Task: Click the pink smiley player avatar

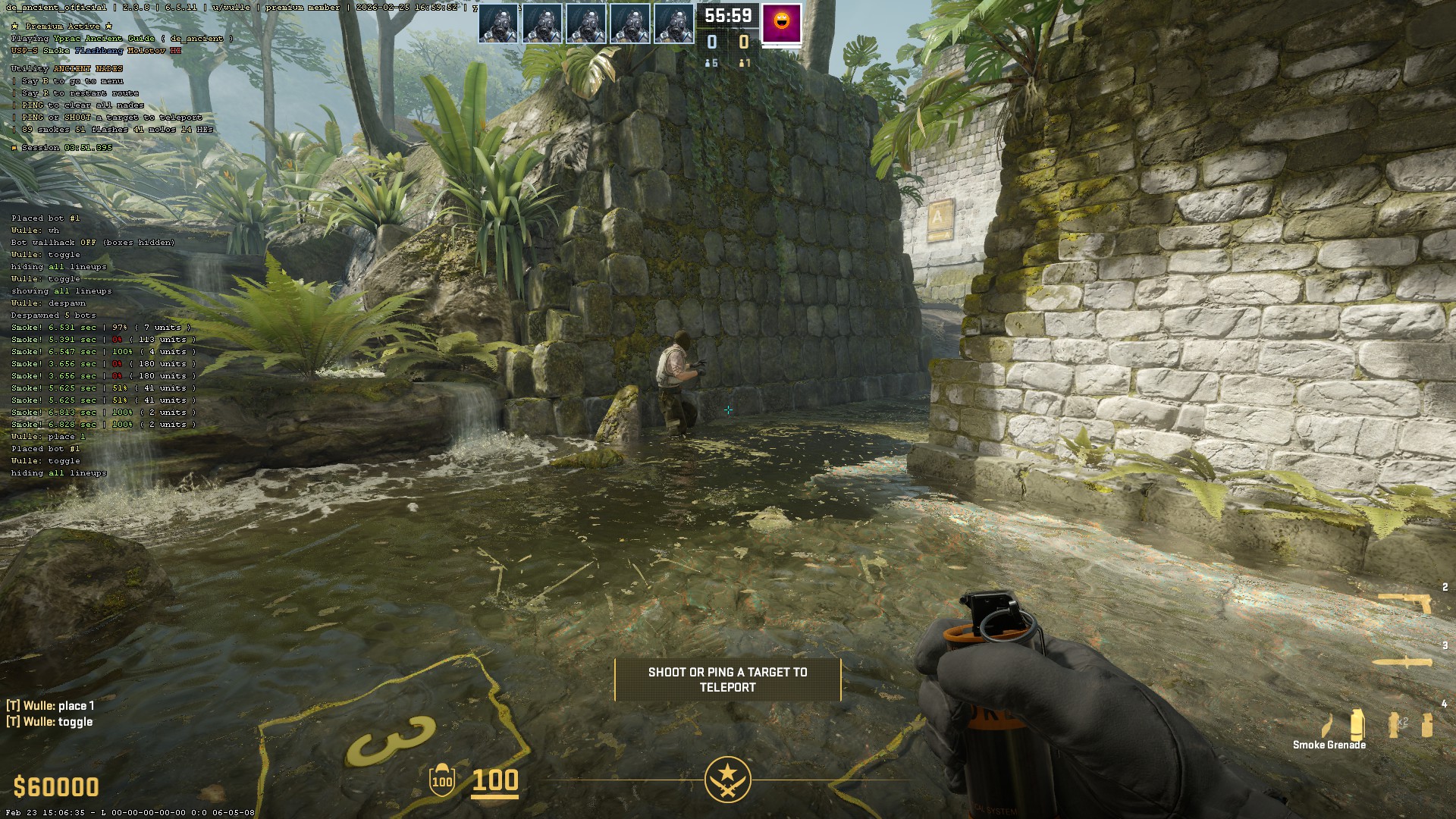Action: click(781, 24)
